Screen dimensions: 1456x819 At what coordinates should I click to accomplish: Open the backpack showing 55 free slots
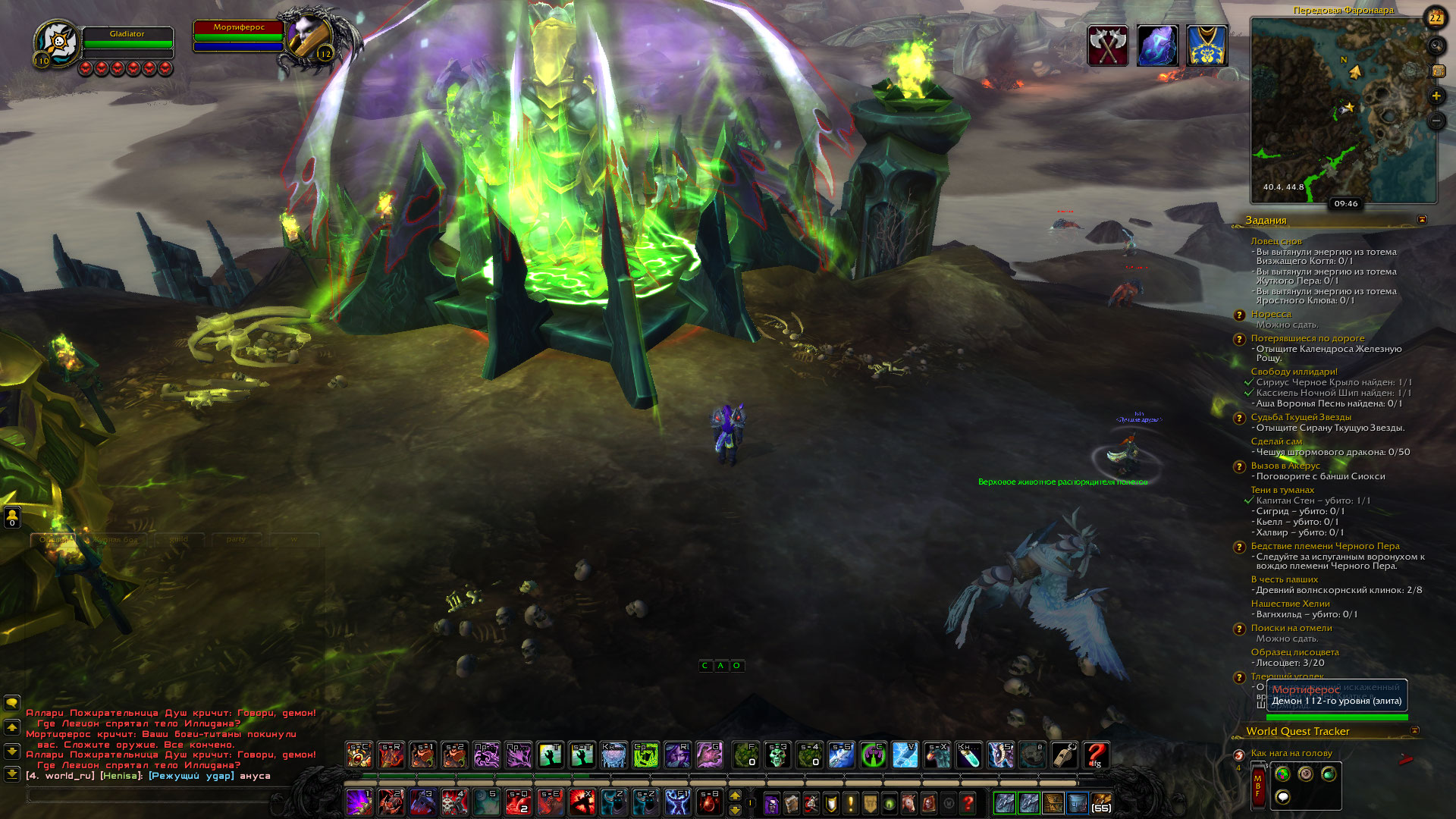(x=1101, y=802)
